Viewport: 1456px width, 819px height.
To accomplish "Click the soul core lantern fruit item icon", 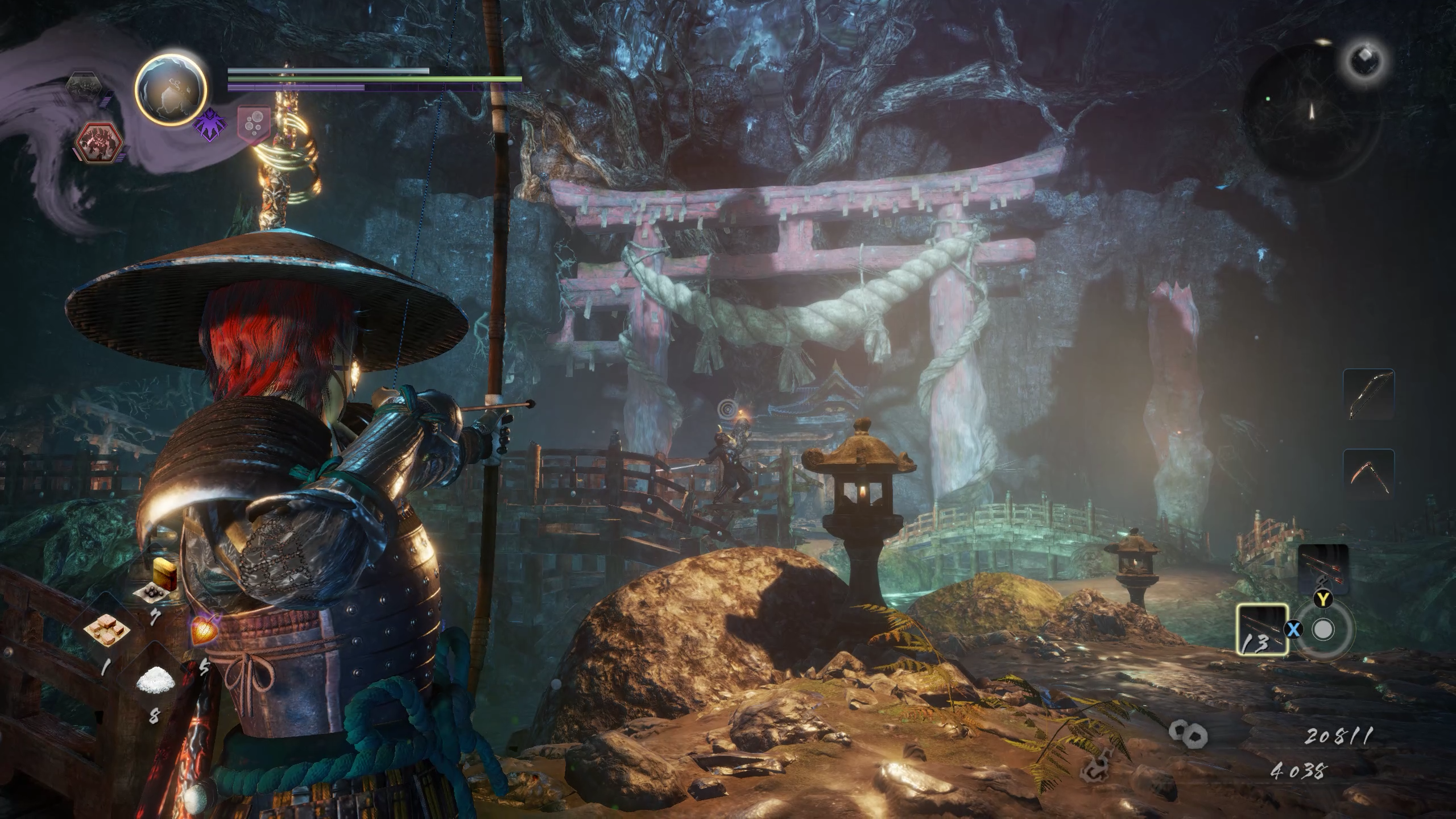I will pyautogui.click(x=204, y=631).
